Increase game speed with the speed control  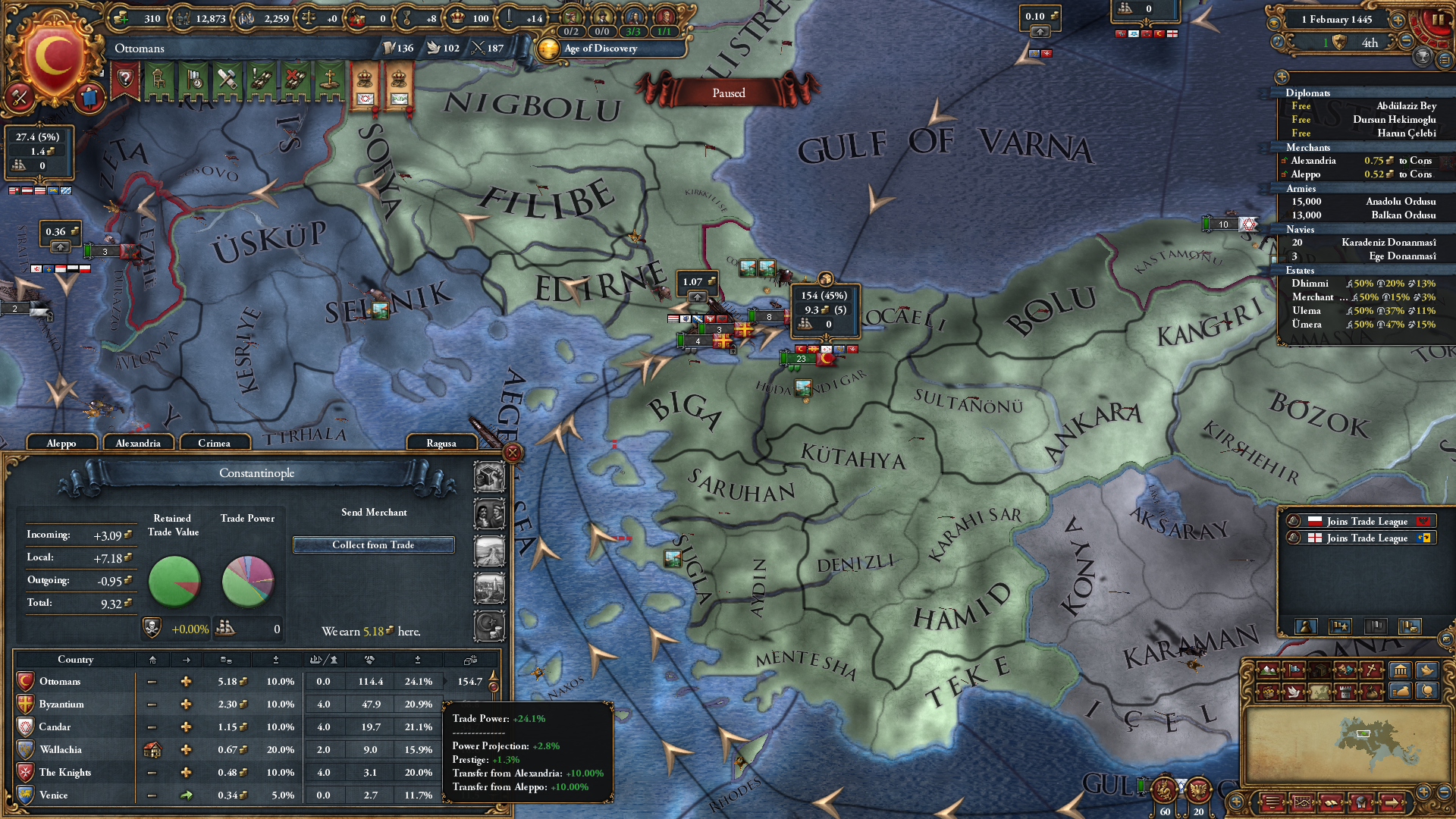click(x=1398, y=20)
